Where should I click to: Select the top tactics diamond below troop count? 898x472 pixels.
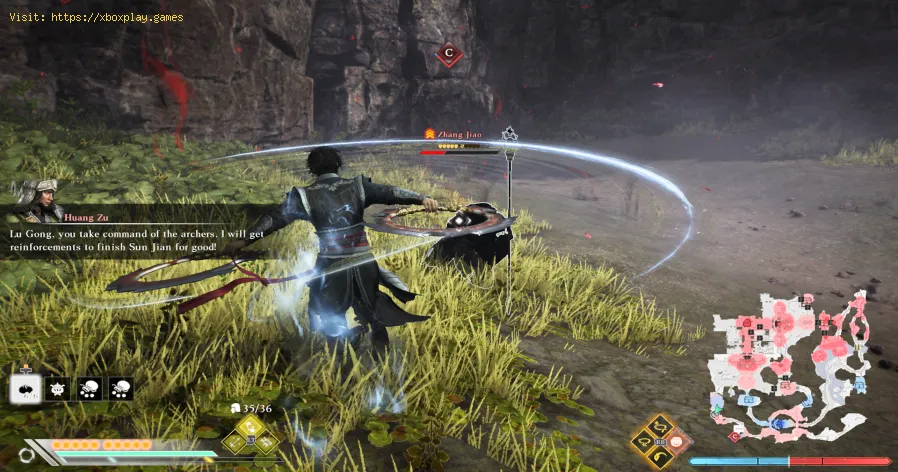(248, 426)
